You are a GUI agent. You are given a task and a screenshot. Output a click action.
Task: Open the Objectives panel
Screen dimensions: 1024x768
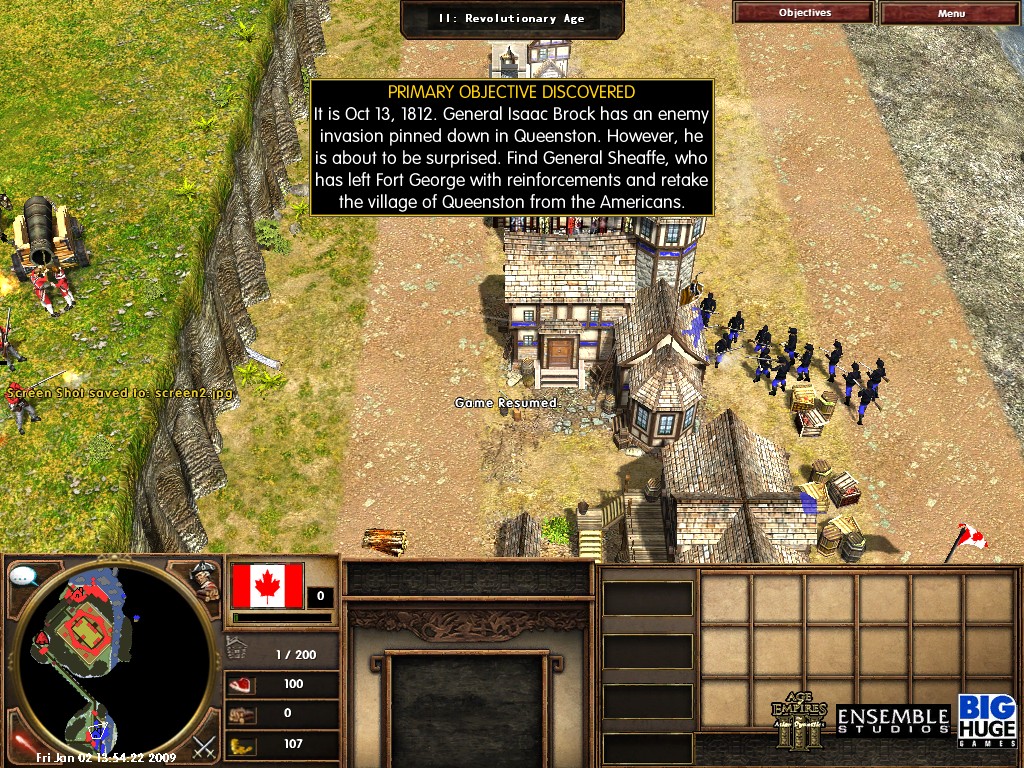[x=804, y=13]
